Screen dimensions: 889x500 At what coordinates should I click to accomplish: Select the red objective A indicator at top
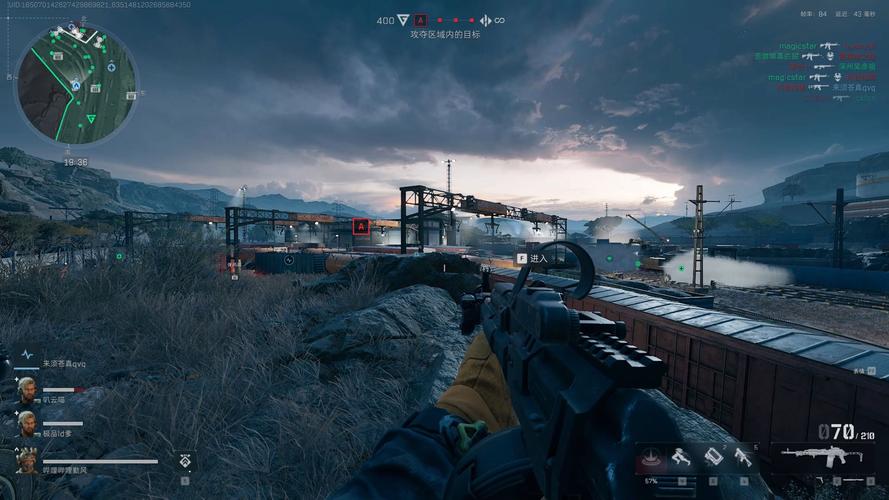pyautogui.click(x=420, y=20)
